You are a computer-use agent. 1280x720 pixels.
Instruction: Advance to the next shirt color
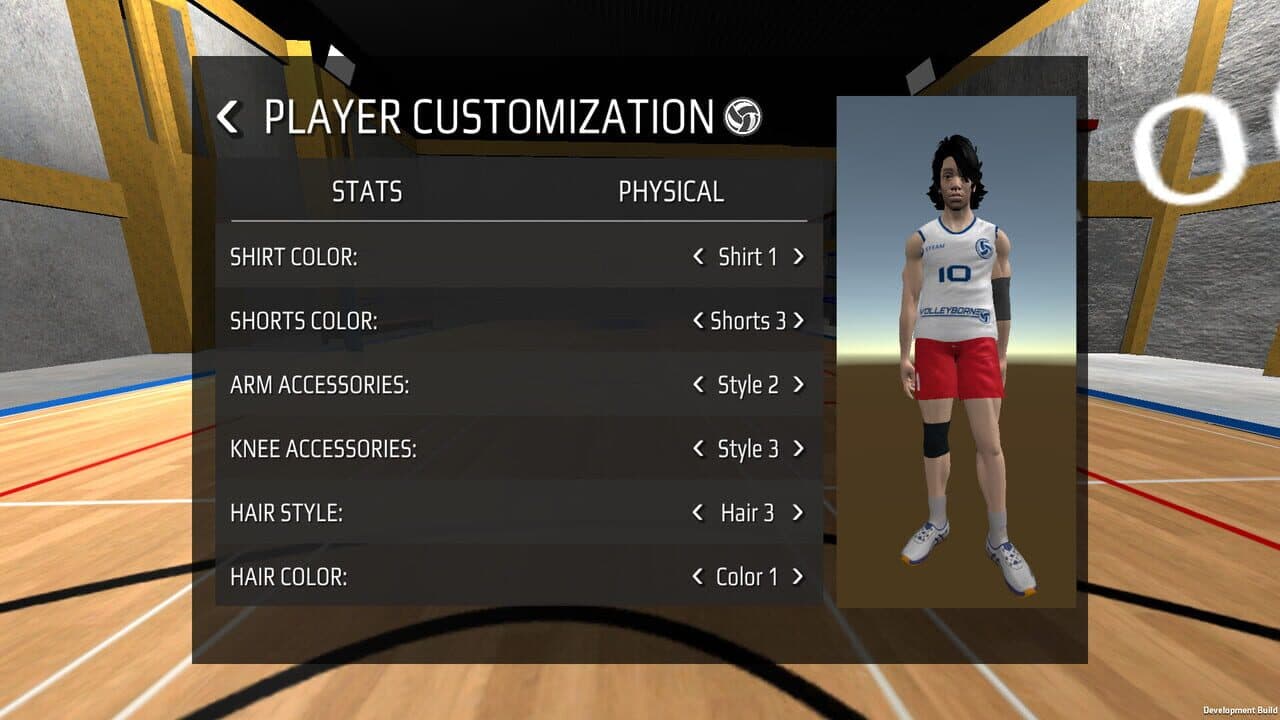[796, 256]
